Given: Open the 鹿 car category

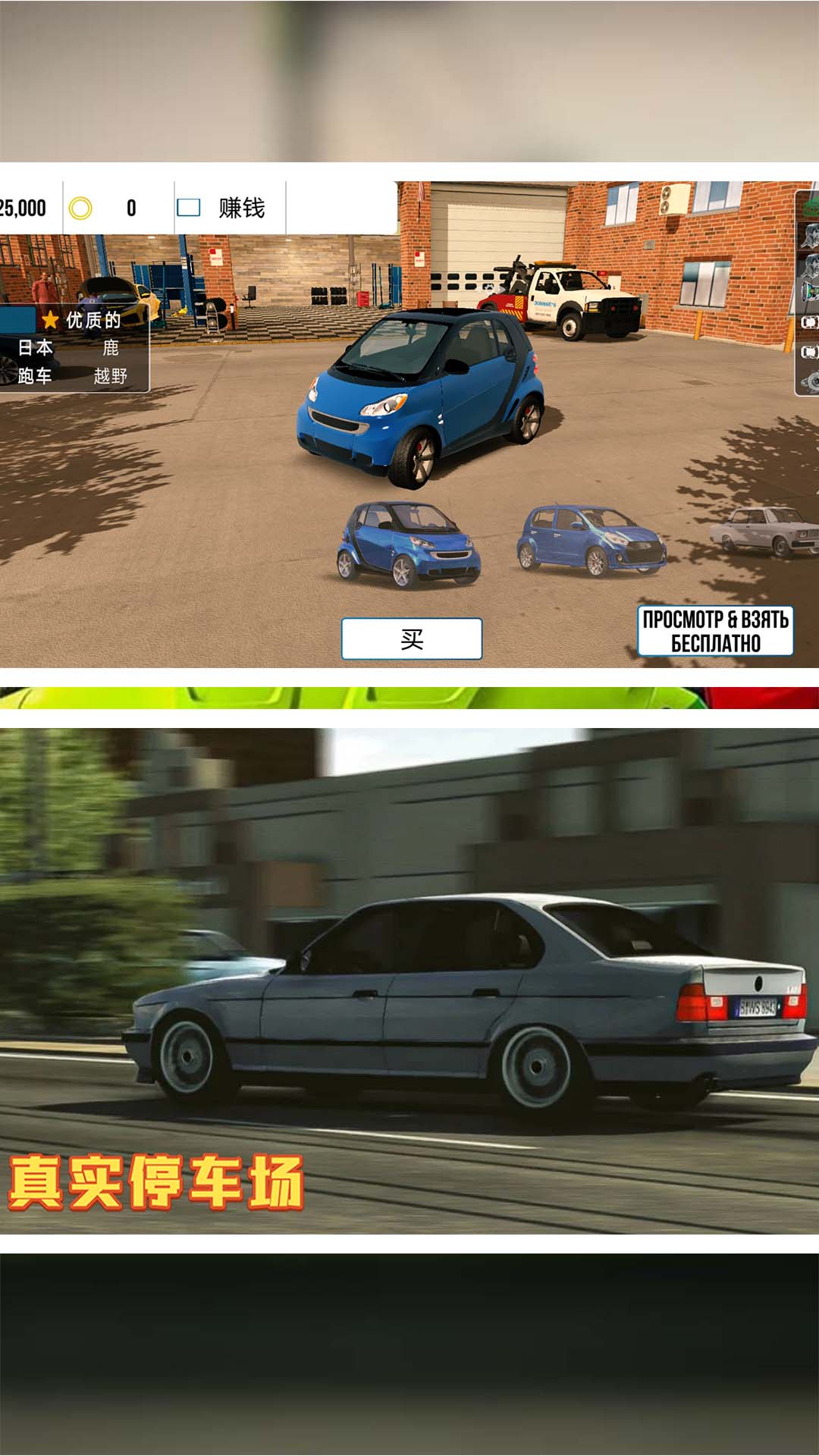Looking at the screenshot, I should point(111,348).
